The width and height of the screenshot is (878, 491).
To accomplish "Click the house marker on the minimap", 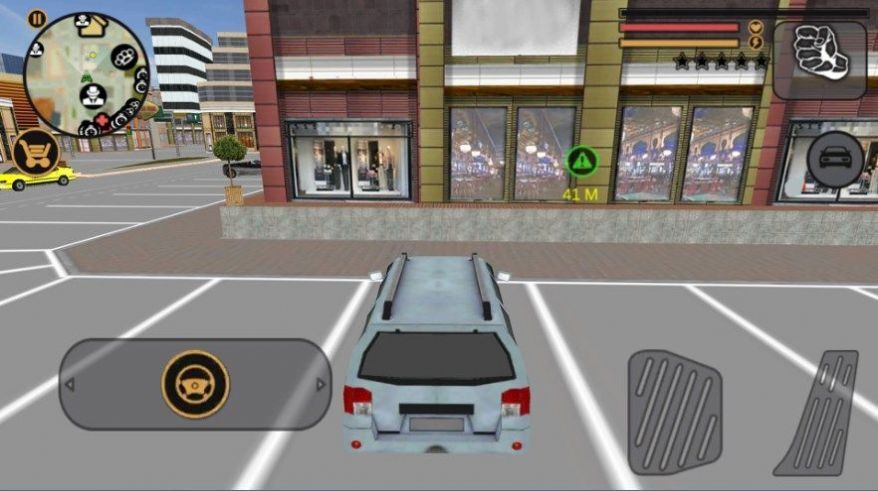I will pyautogui.click(x=92, y=26).
